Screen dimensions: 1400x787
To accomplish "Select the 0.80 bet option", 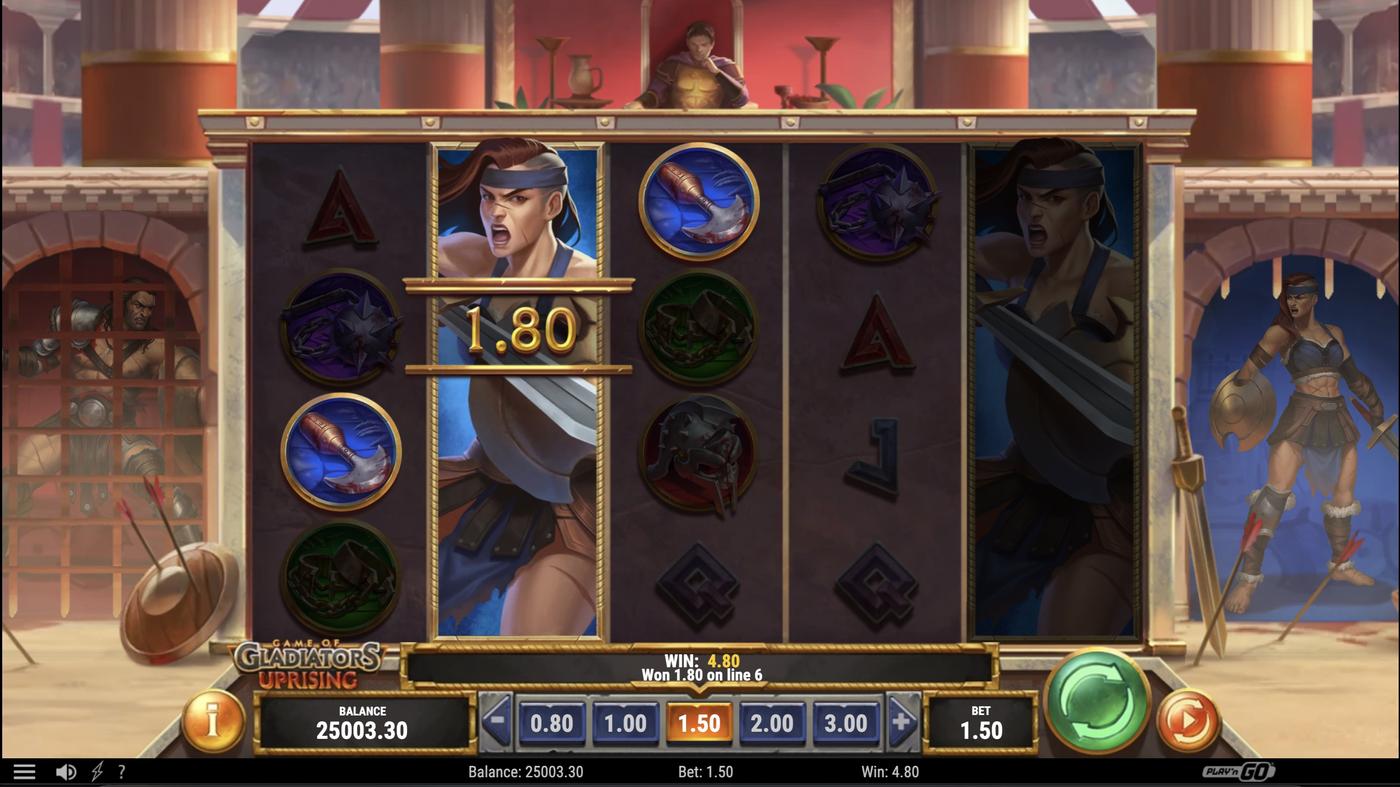I will tap(553, 722).
